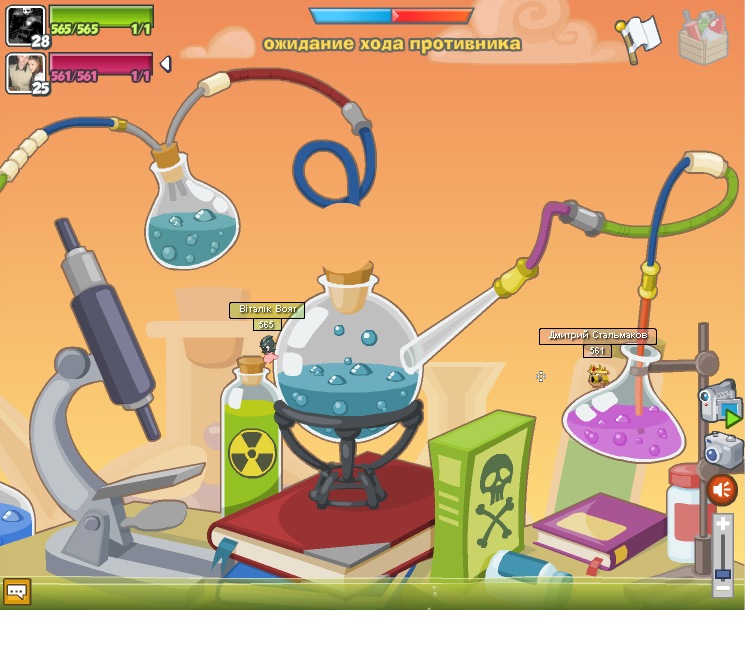Click the zoom slider plus button
Viewport: 745px width, 650px height.
(723, 524)
